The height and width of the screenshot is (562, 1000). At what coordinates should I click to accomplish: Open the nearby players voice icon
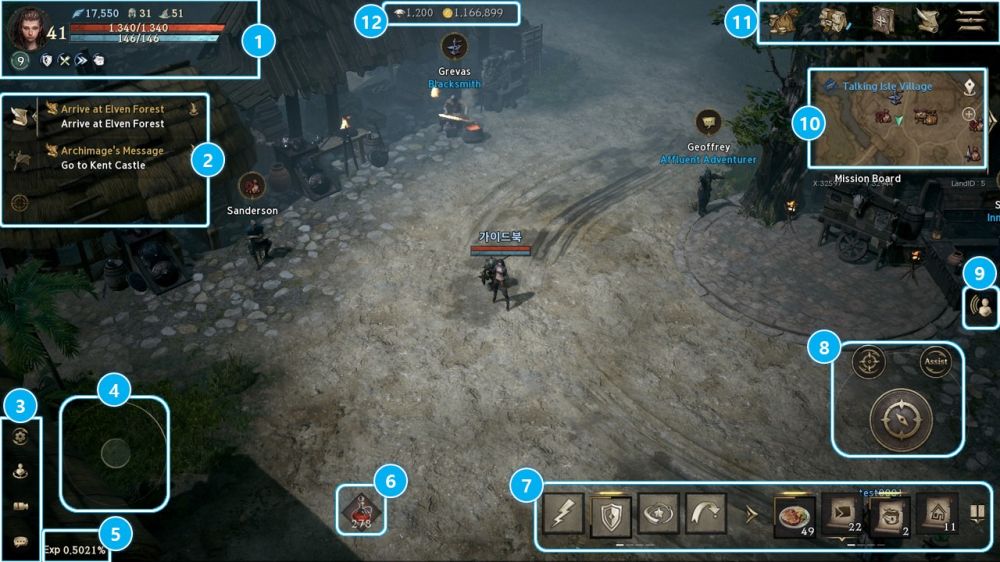(x=981, y=306)
